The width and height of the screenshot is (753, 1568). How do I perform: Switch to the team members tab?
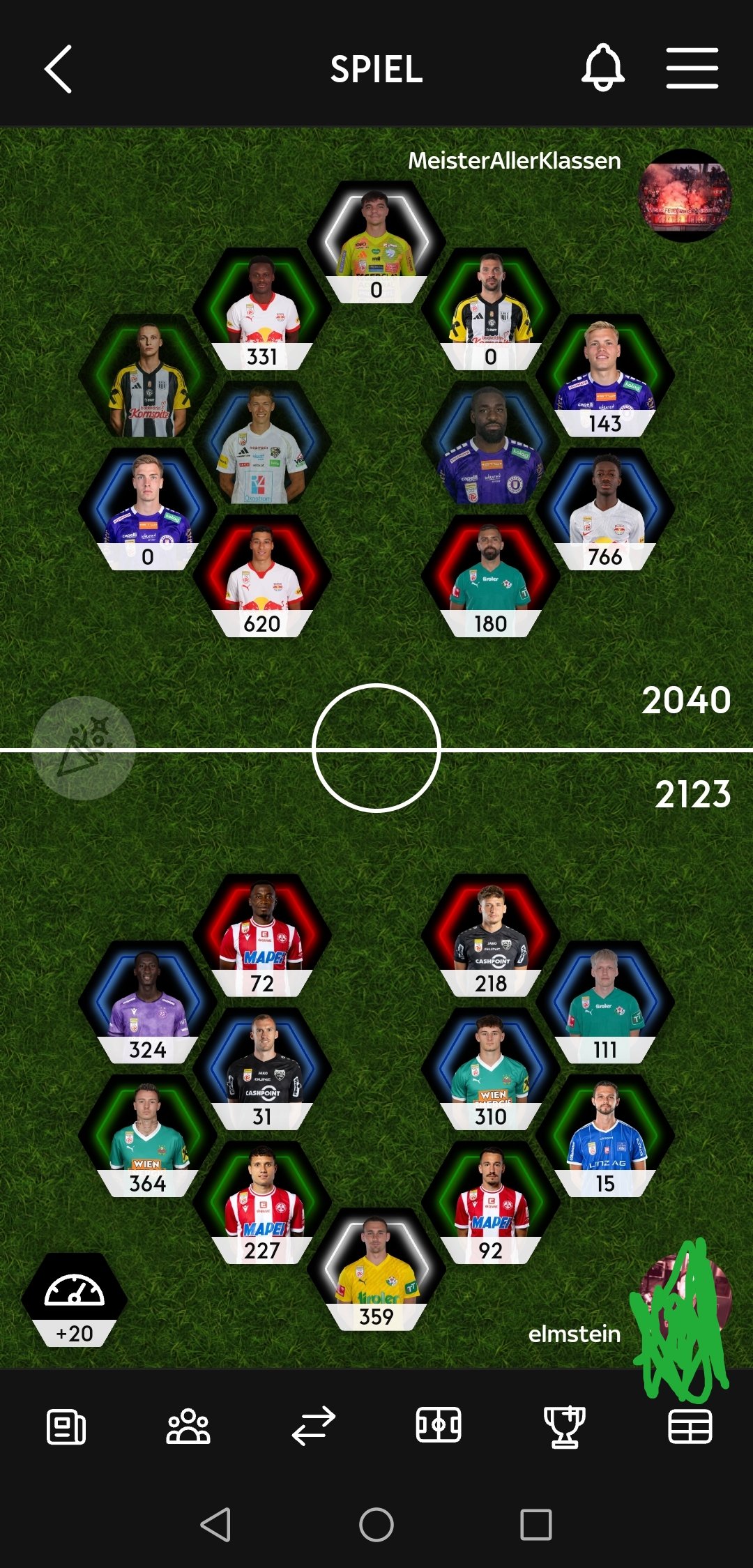pos(188,1426)
